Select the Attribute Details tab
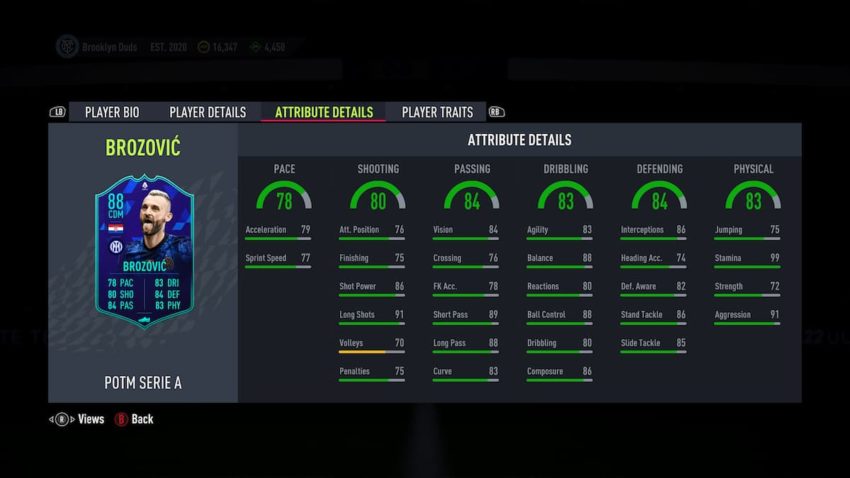850x478 pixels. [323, 112]
